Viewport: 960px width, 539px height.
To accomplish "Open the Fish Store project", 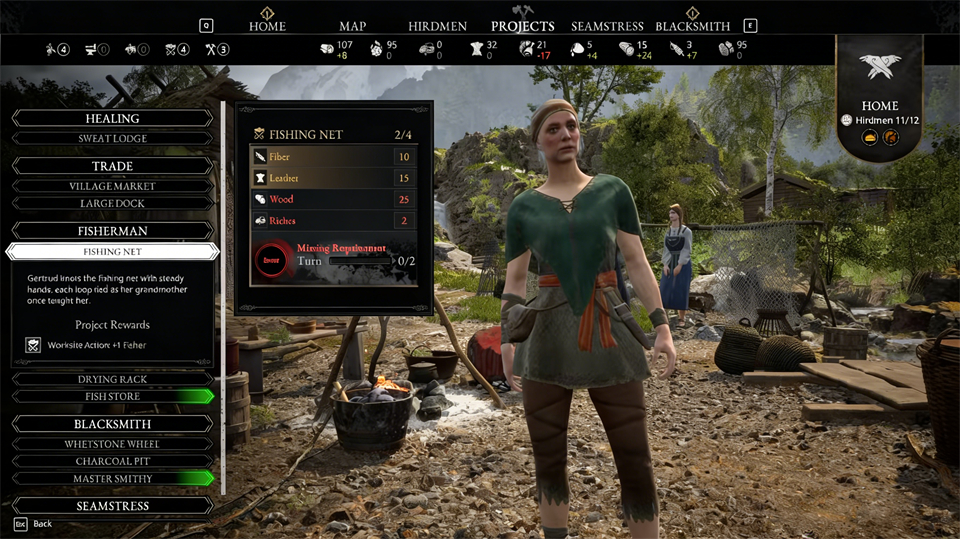I will click(112, 397).
